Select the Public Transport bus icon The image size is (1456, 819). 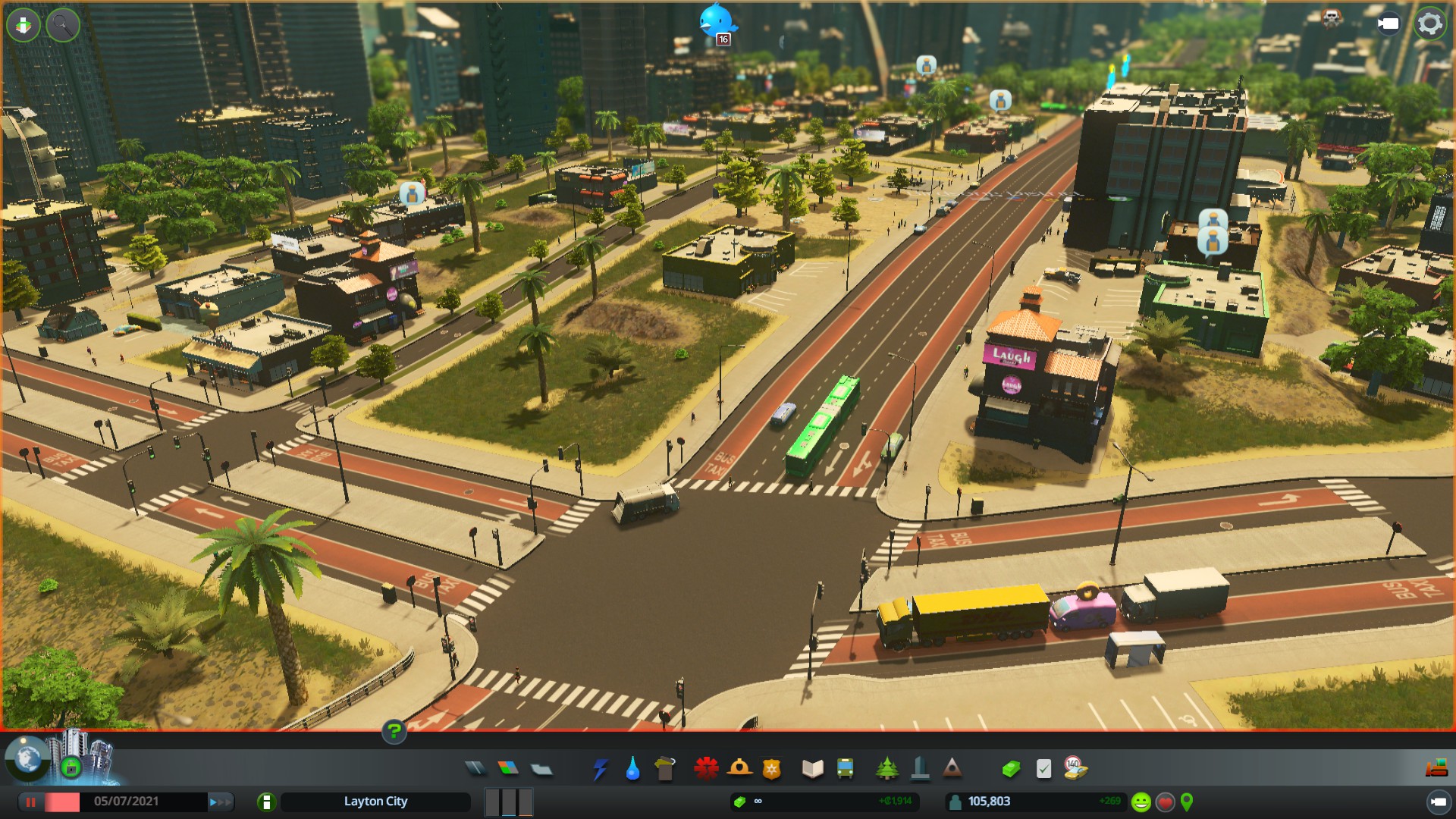pyautogui.click(x=845, y=769)
